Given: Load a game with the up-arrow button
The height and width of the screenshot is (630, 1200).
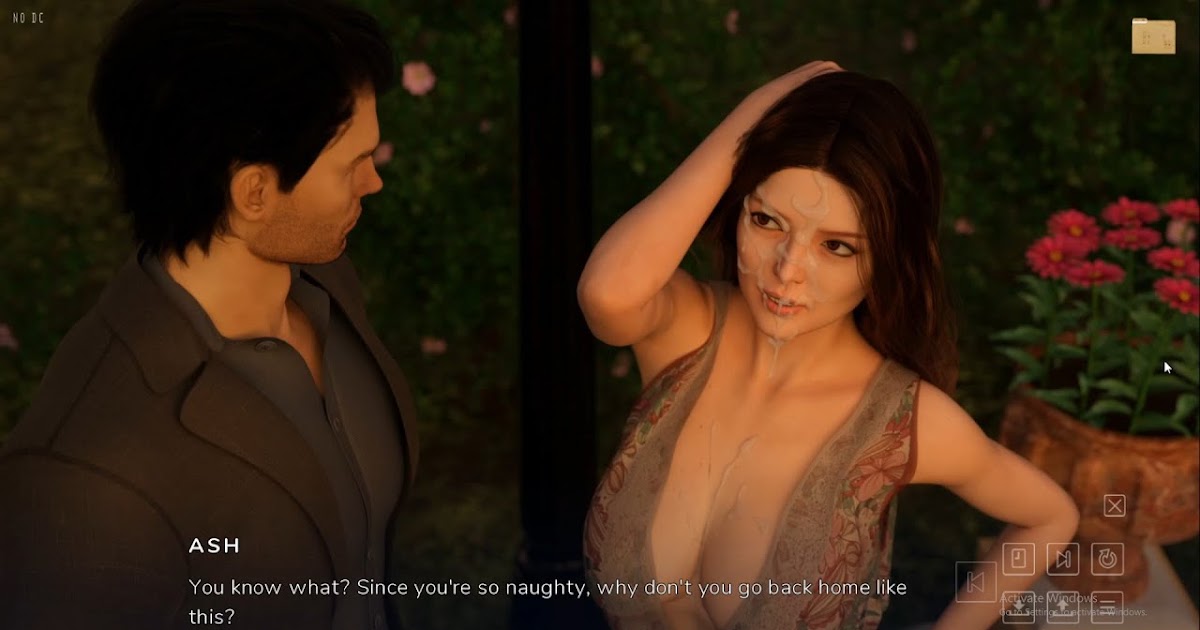Looking at the screenshot, I should [1062, 606].
